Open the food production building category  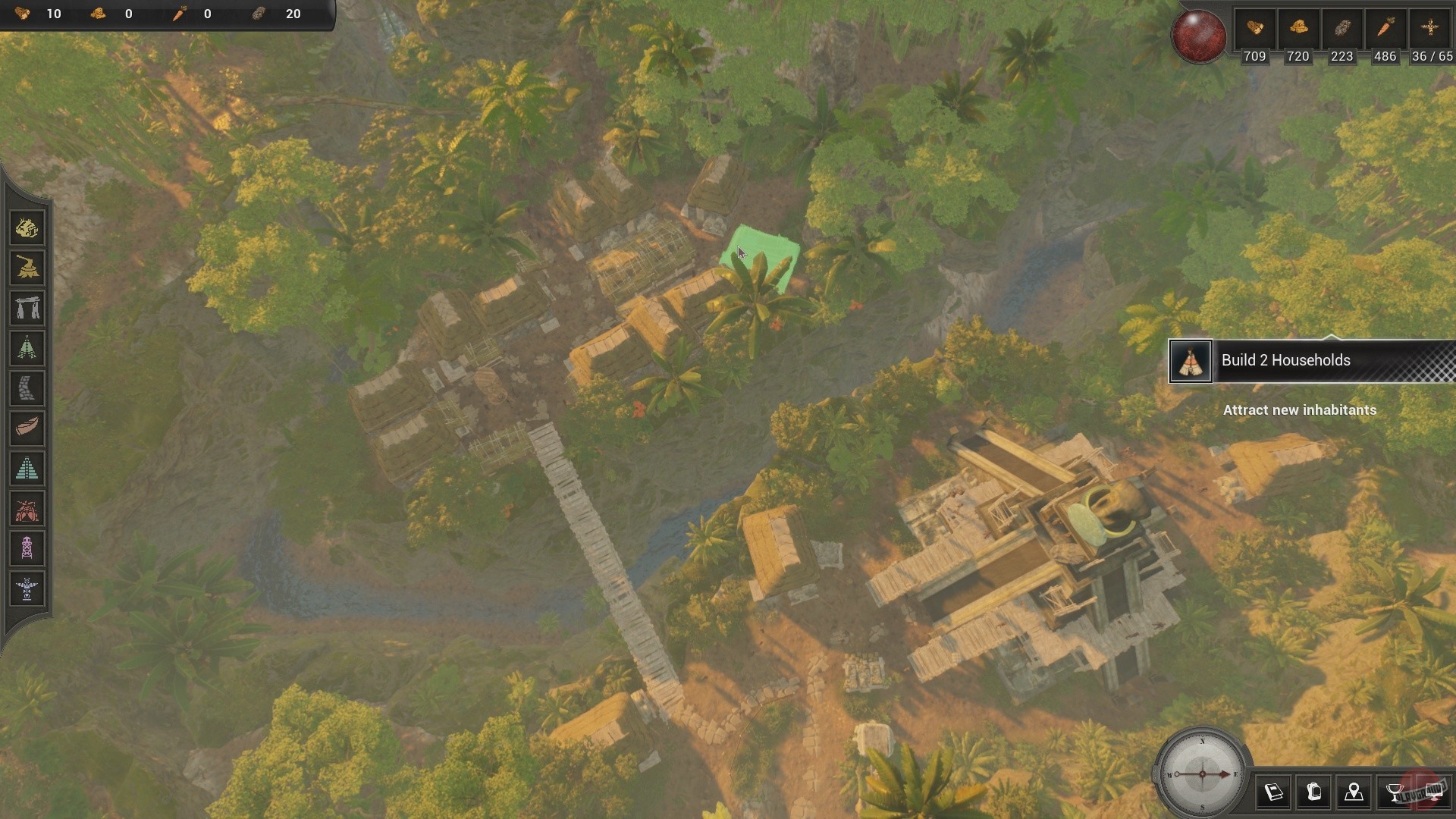(x=27, y=227)
